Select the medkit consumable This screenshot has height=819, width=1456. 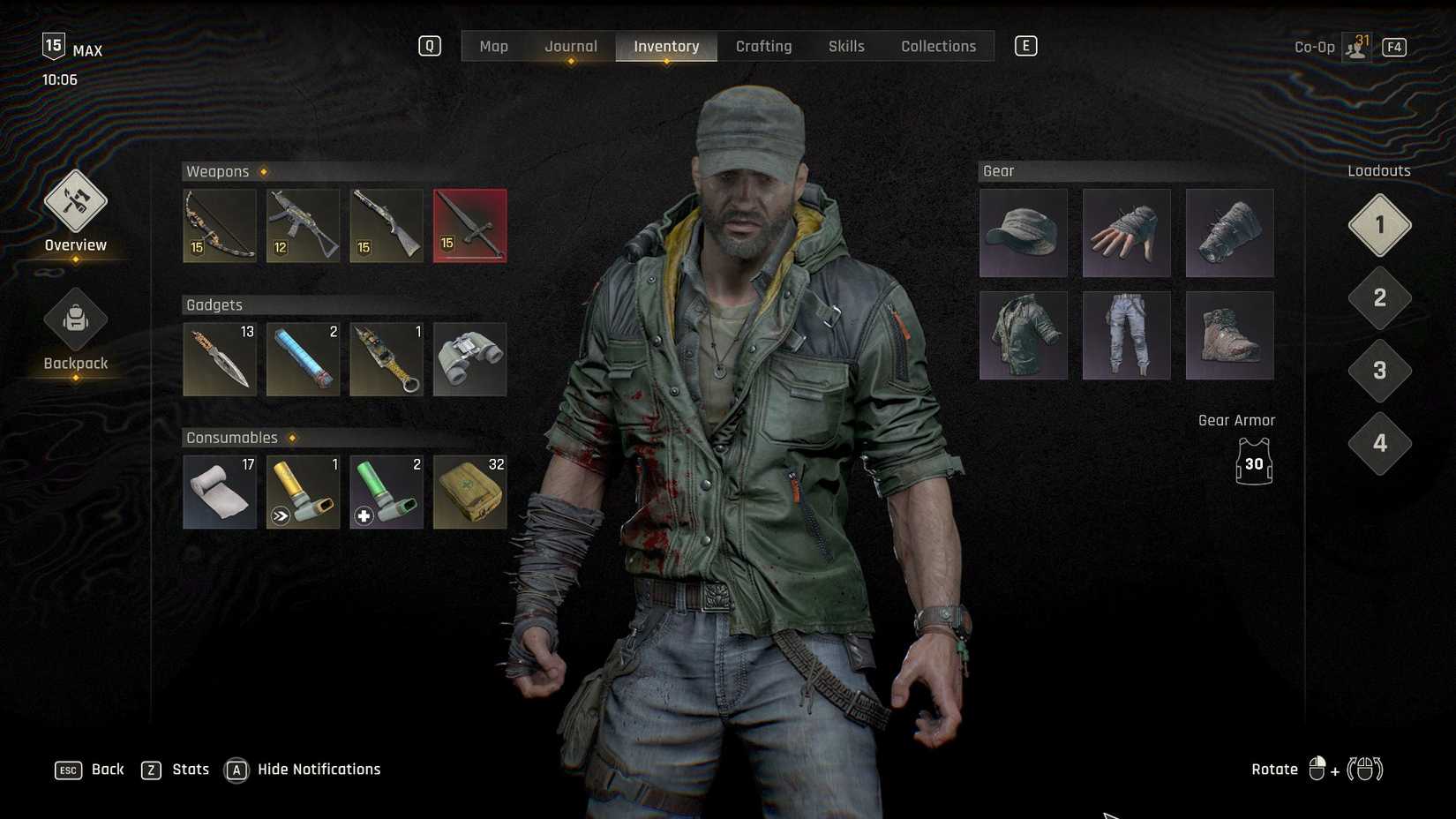click(469, 492)
